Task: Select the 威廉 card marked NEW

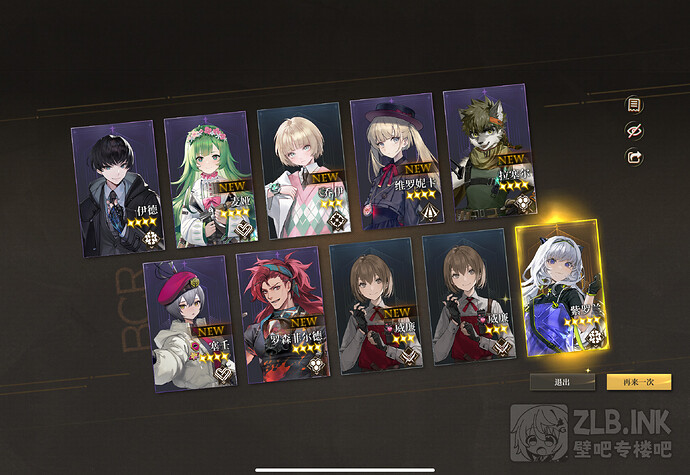Action: pos(376,305)
